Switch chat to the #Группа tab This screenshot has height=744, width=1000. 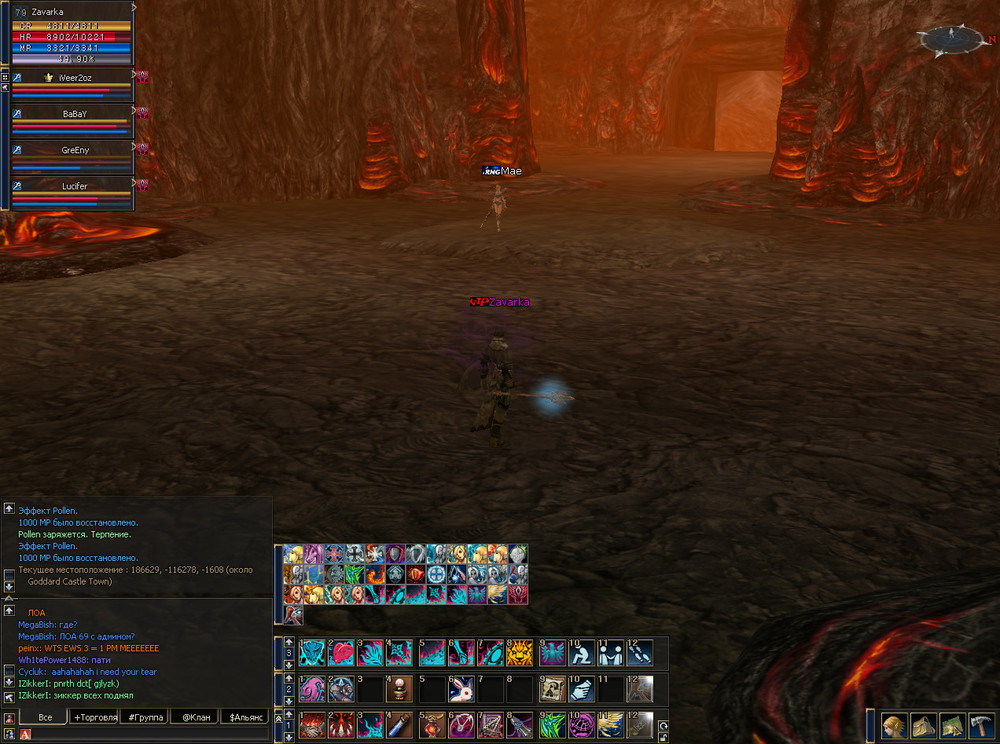click(144, 717)
